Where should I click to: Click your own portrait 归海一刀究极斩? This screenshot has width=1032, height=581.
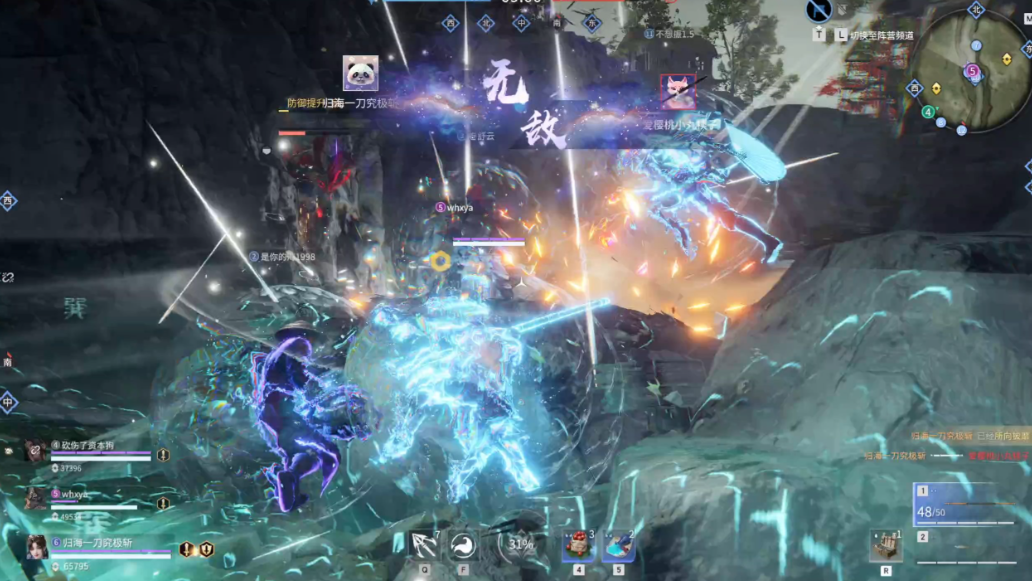click(39, 547)
